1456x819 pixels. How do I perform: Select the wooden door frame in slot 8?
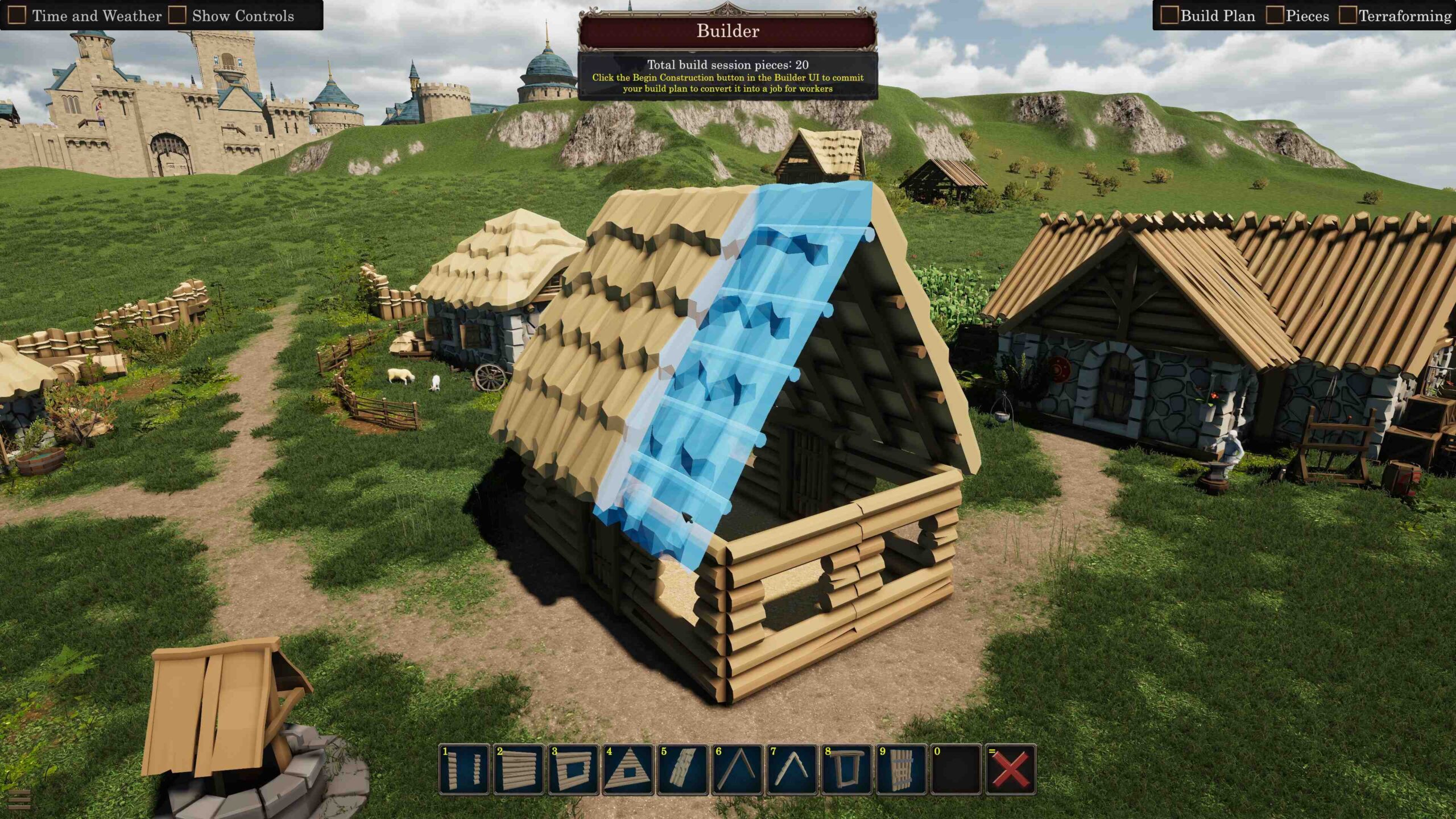[846, 769]
